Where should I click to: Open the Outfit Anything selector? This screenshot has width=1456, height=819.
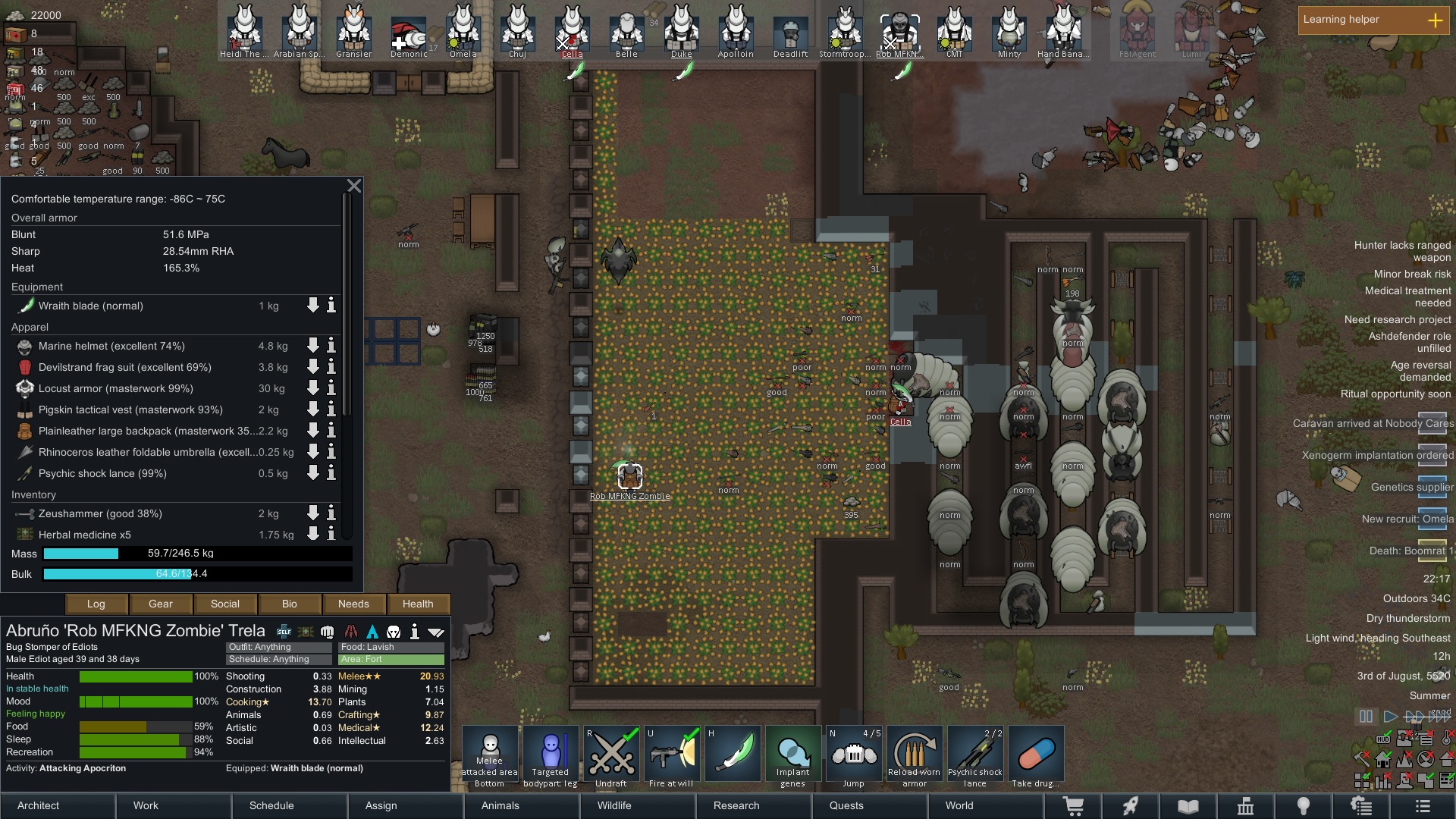[x=278, y=647]
